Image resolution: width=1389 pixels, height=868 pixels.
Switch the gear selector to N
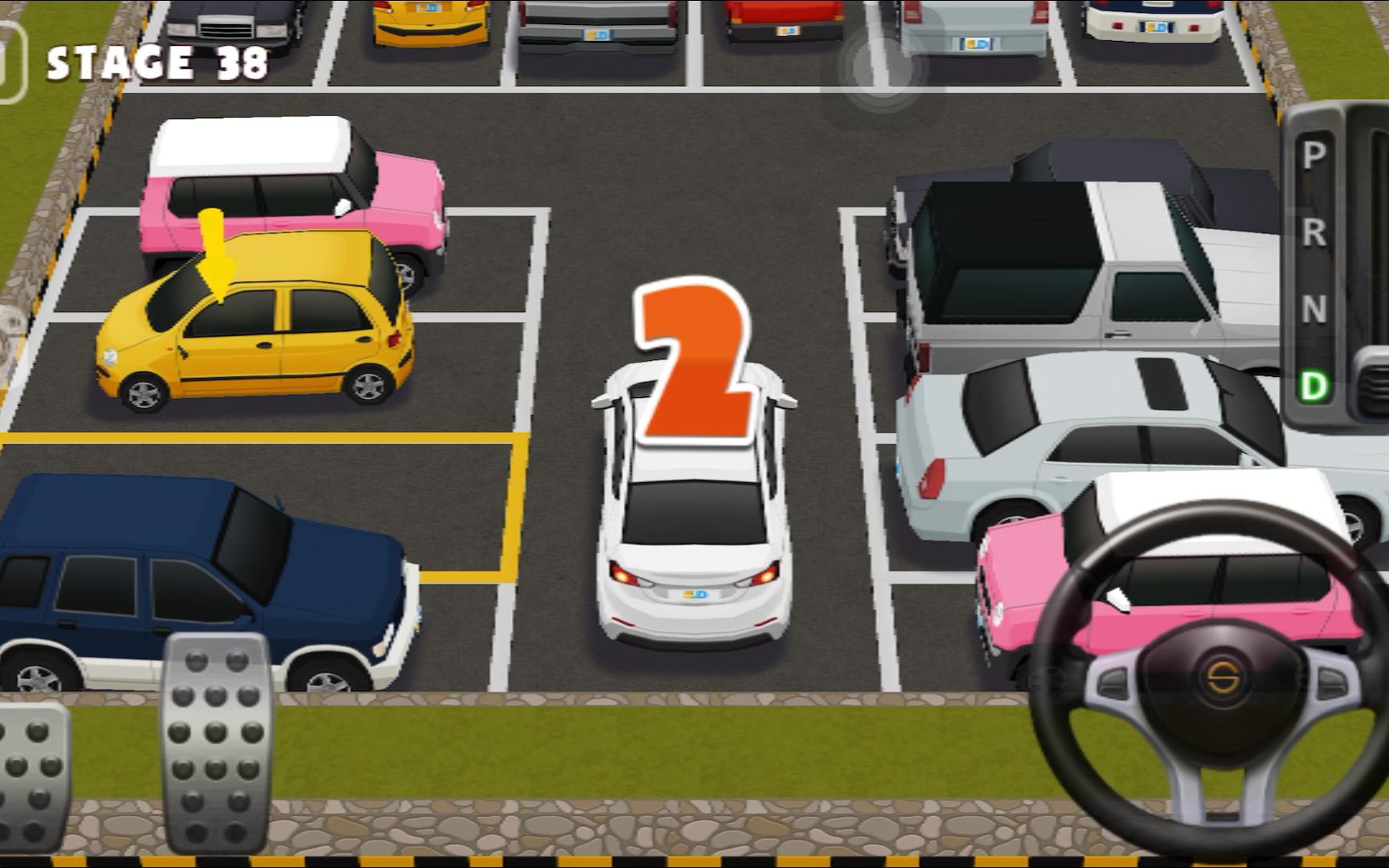1313,309
